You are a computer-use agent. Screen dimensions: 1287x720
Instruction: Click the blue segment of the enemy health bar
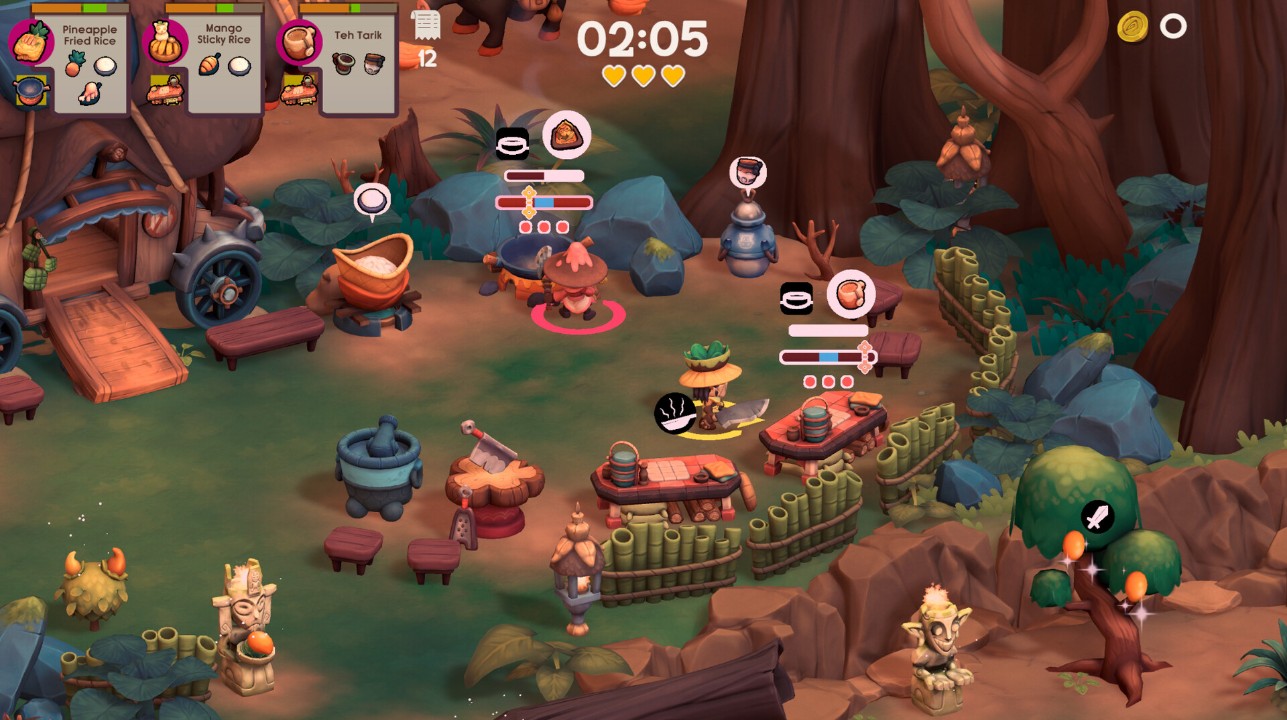click(x=543, y=202)
